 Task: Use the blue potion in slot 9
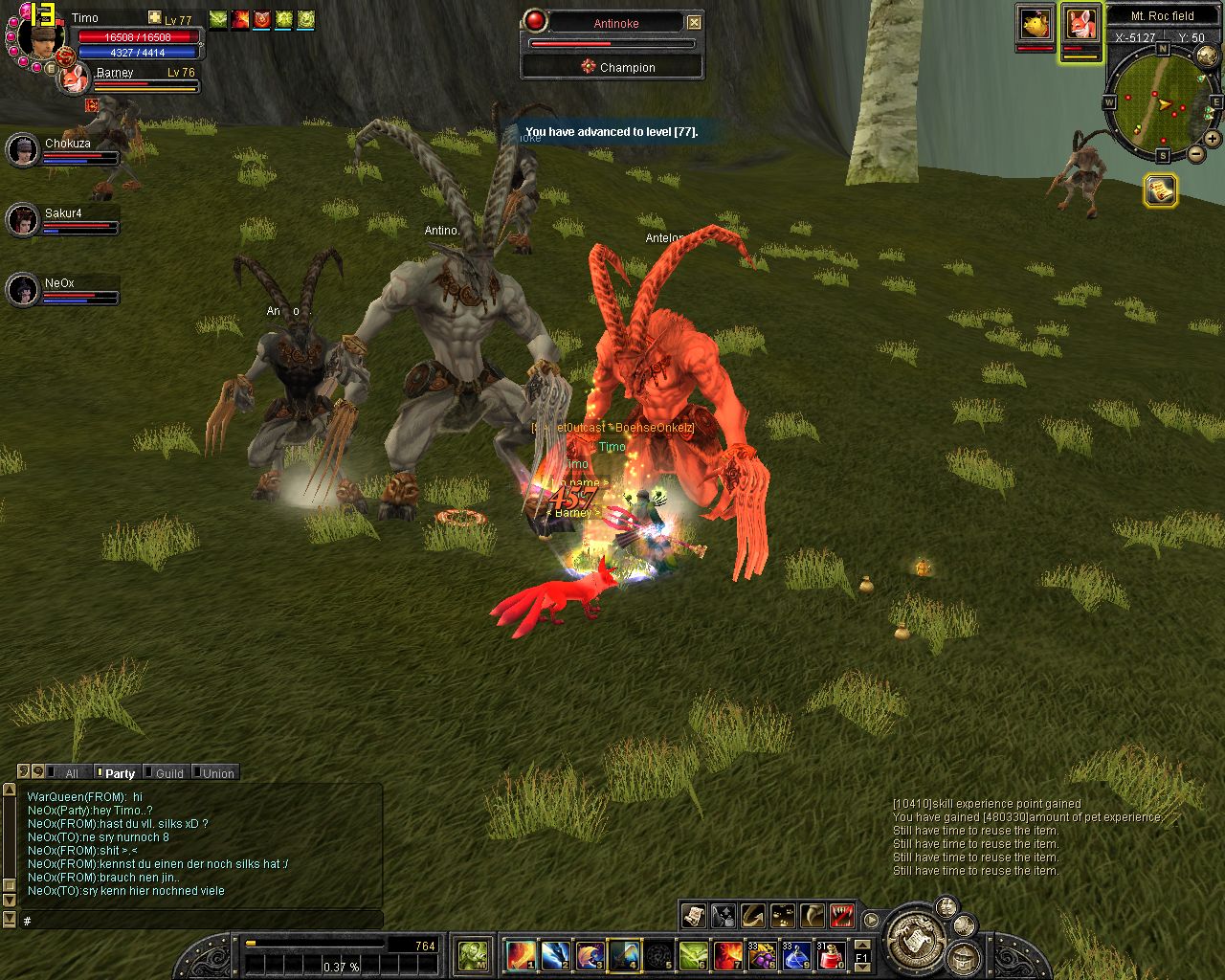tap(796, 954)
